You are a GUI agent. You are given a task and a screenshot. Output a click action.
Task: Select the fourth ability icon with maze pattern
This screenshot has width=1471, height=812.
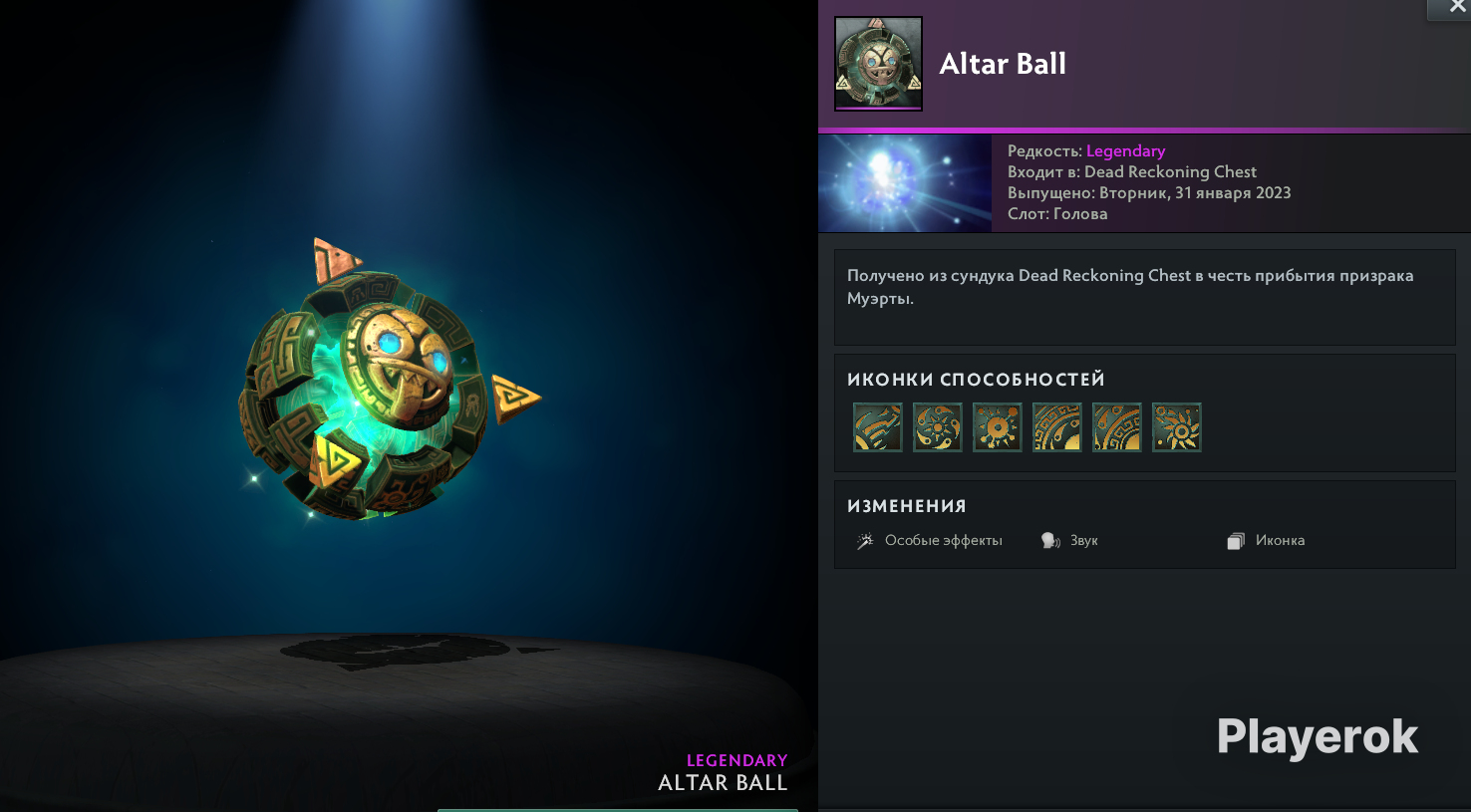click(x=1056, y=427)
